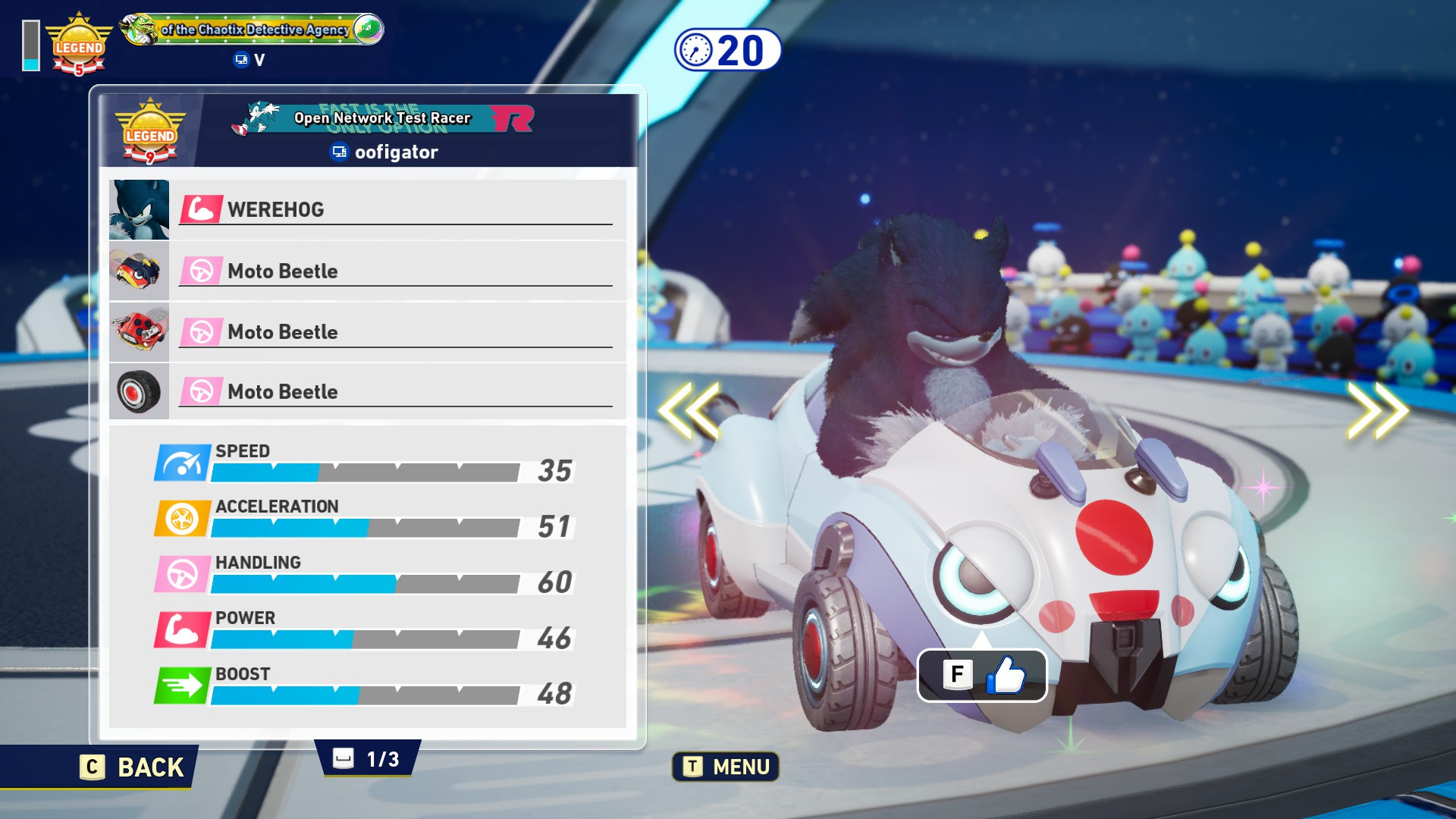Viewport: 1456px width, 819px height.
Task: Open the MENU button
Action: pos(726,767)
